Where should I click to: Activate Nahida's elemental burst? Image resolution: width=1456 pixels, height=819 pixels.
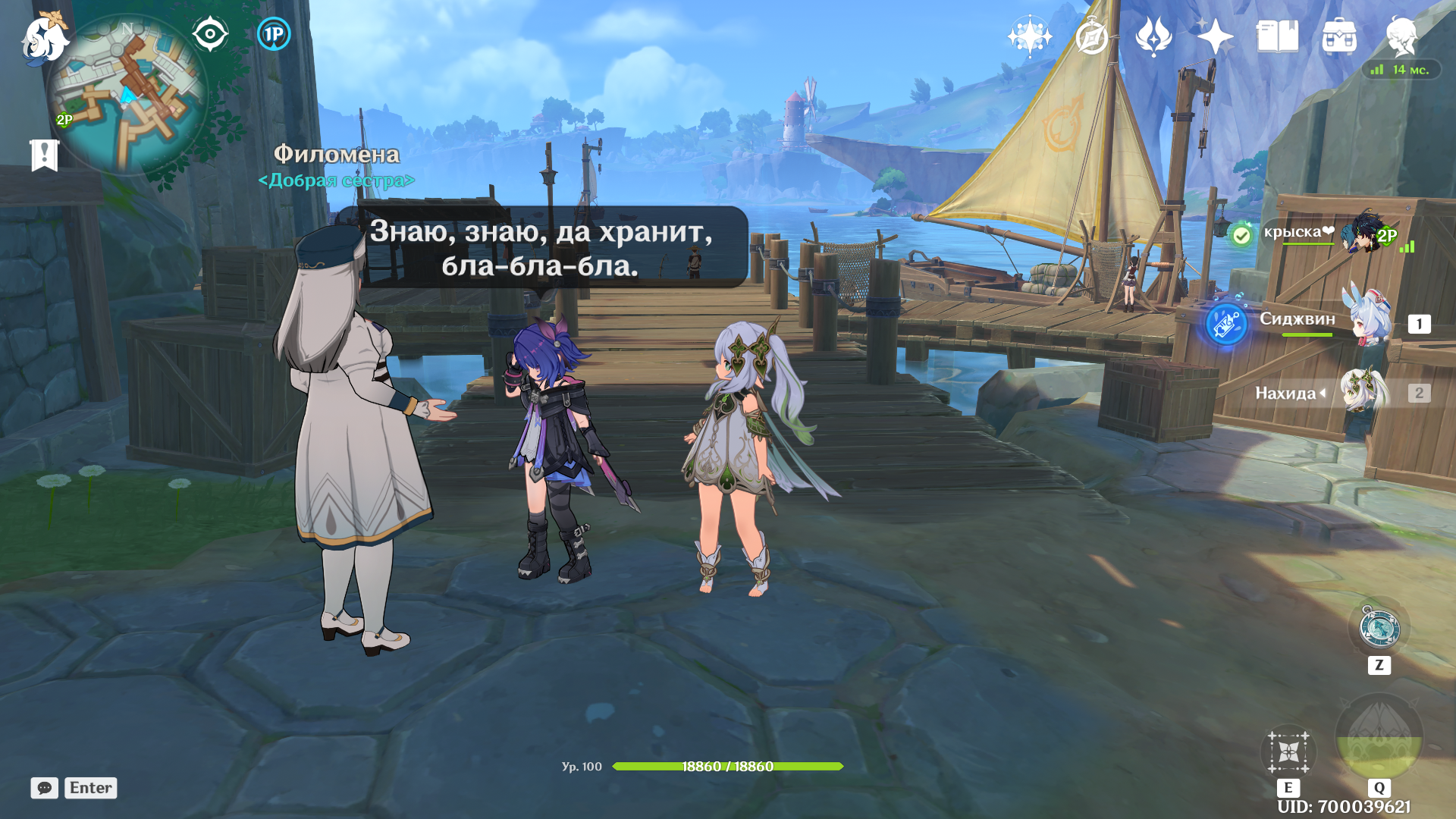coord(1379,737)
